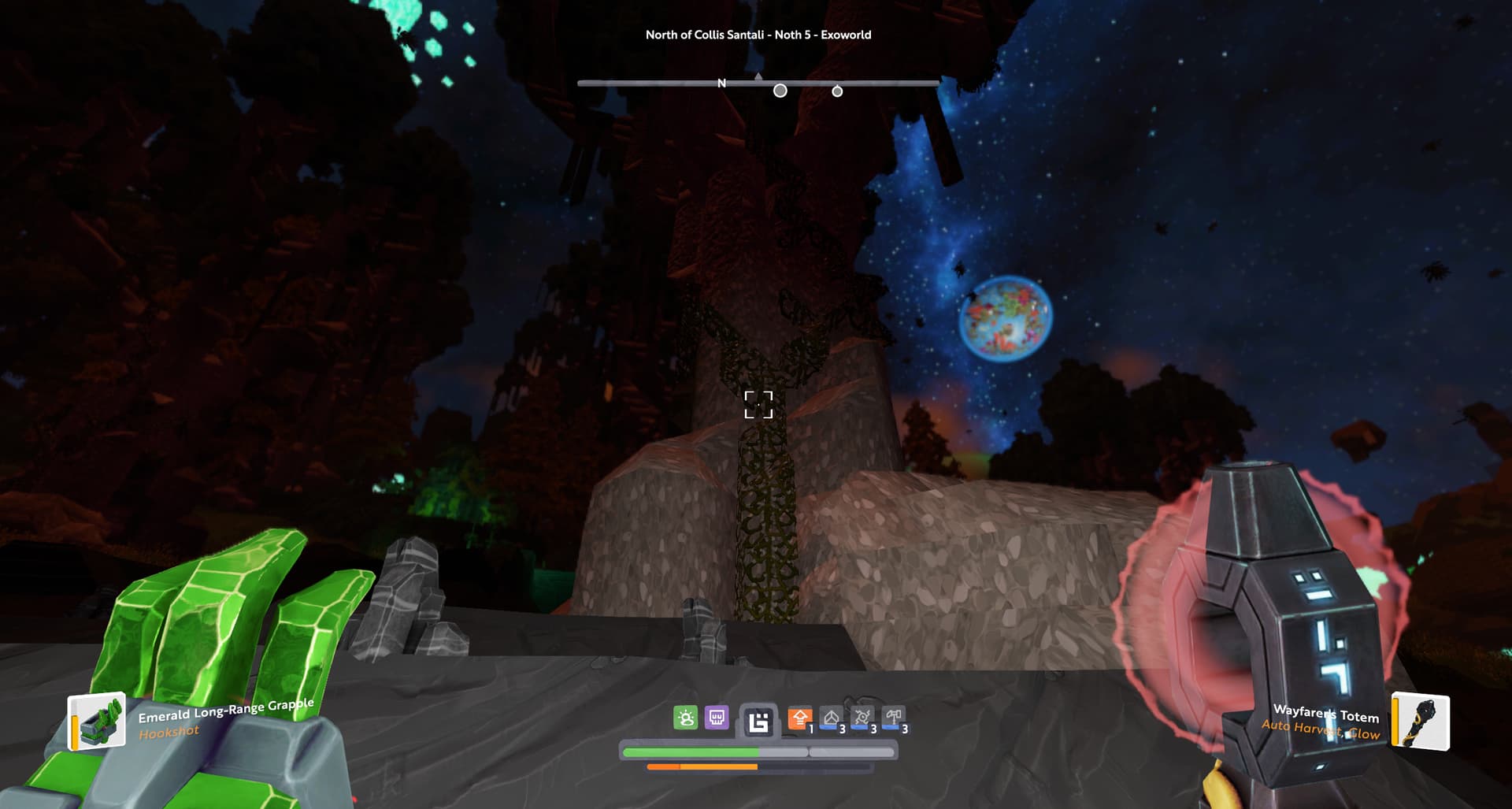Open the central glyph menu icon

(x=758, y=722)
